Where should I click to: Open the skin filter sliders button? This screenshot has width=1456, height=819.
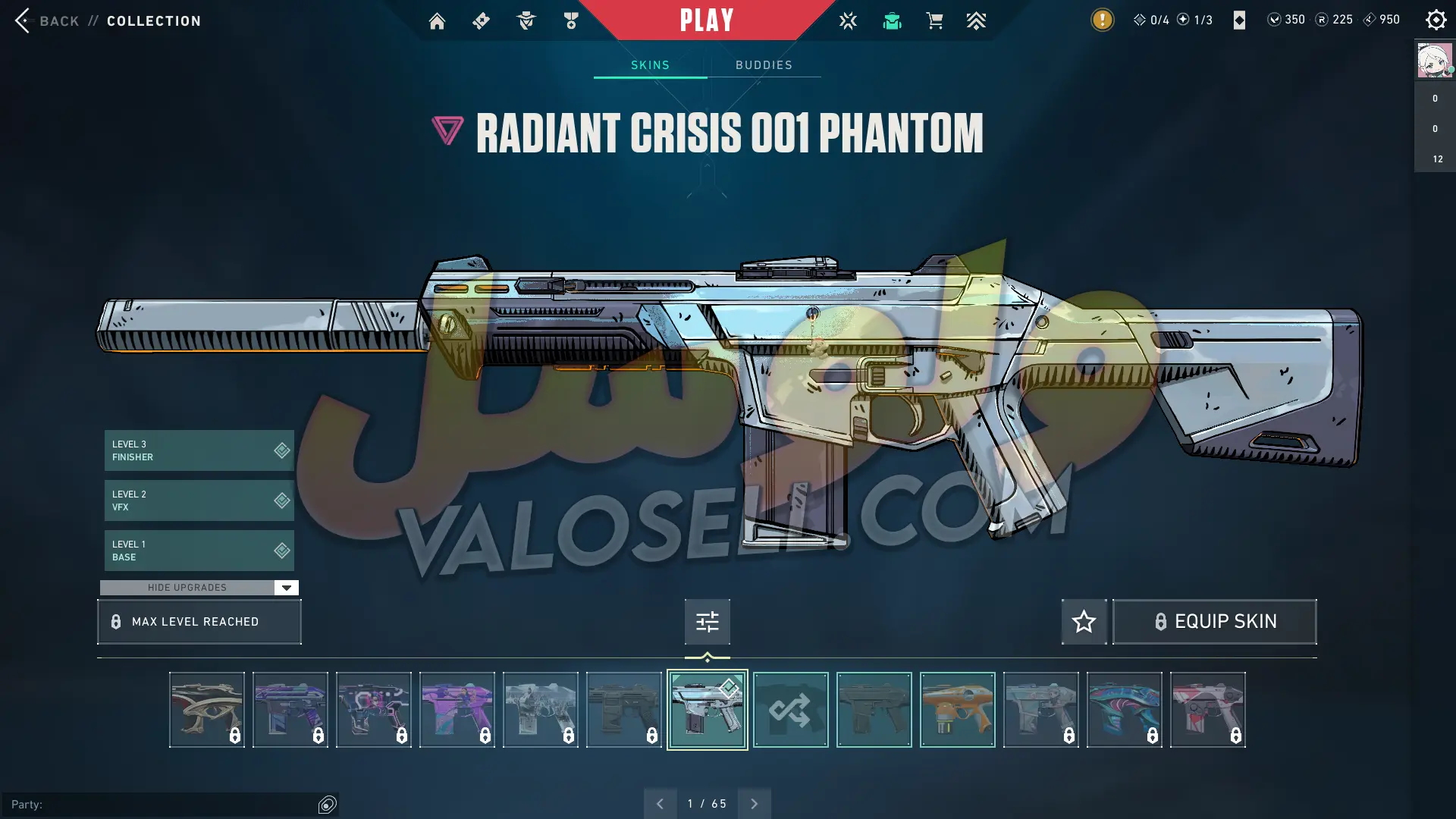[707, 622]
